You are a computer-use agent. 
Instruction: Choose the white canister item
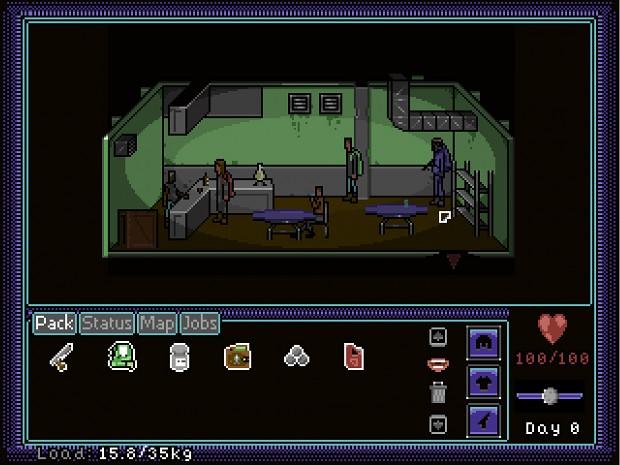179,357
